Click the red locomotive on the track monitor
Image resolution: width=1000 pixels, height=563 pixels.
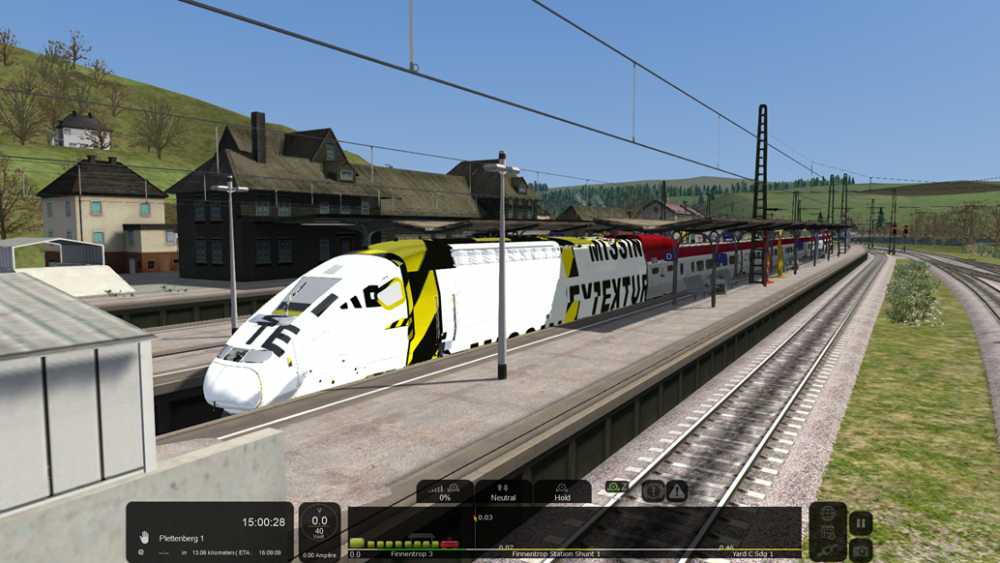coord(450,544)
